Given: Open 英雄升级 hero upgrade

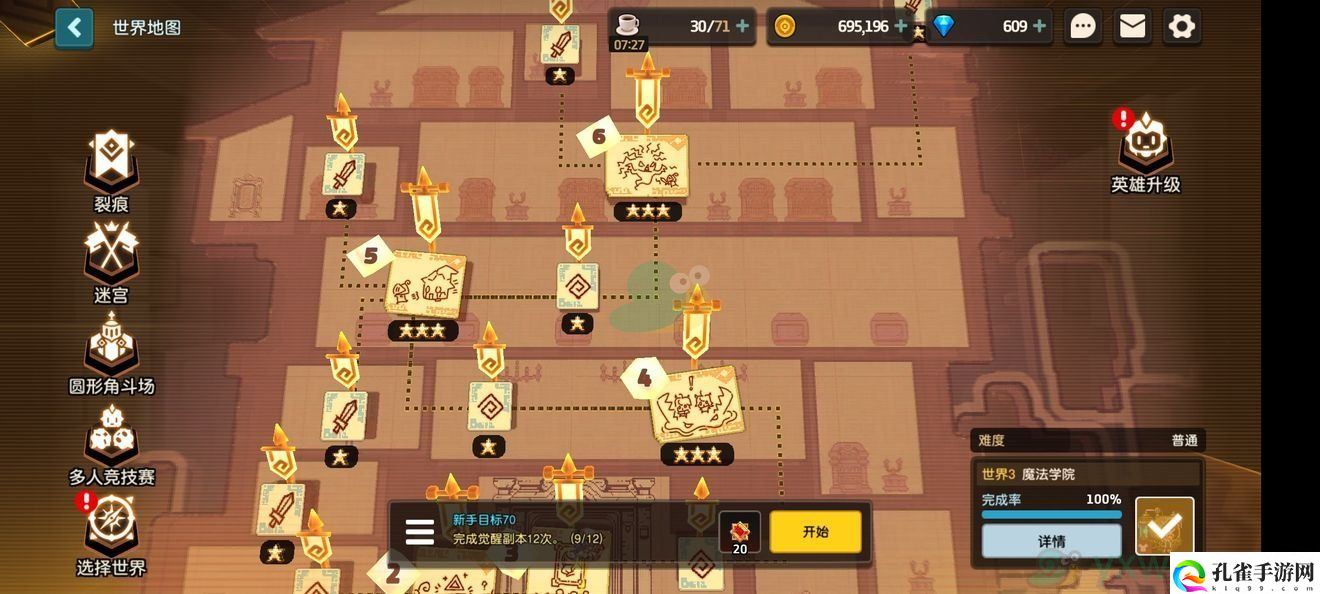Looking at the screenshot, I should 1146,152.
